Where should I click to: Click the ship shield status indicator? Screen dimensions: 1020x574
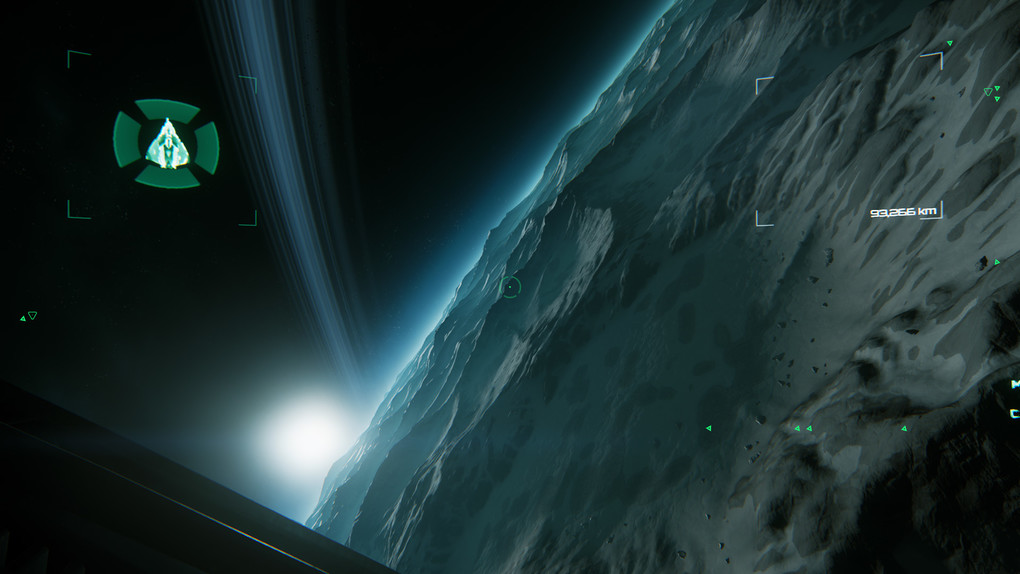pos(166,144)
